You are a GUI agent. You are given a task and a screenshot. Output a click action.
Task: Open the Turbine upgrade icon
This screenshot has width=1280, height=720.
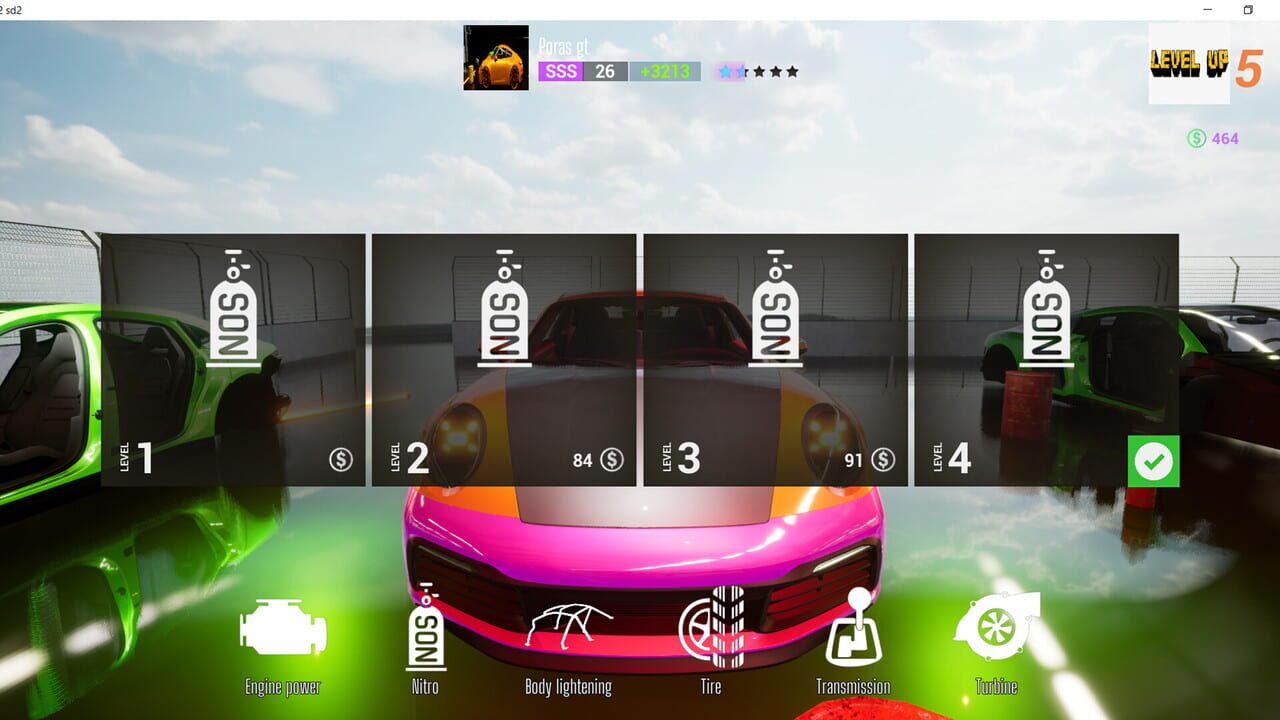pyautogui.click(x=995, y=630)
